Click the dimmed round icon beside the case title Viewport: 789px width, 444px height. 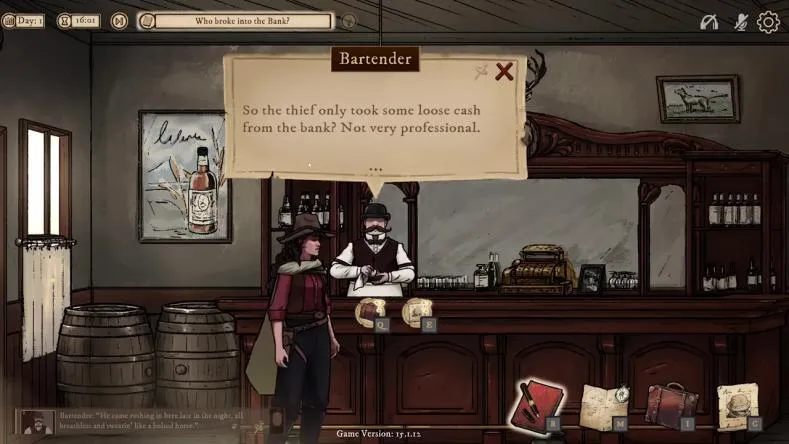[349, 20]
